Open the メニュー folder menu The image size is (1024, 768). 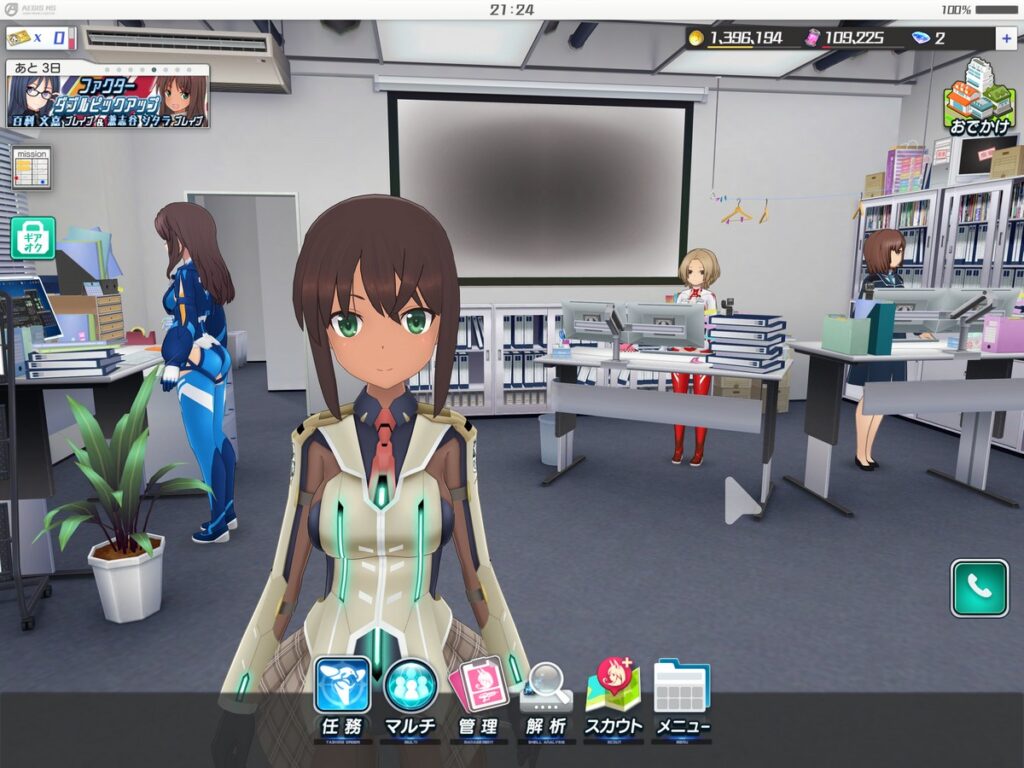point(682,698)
